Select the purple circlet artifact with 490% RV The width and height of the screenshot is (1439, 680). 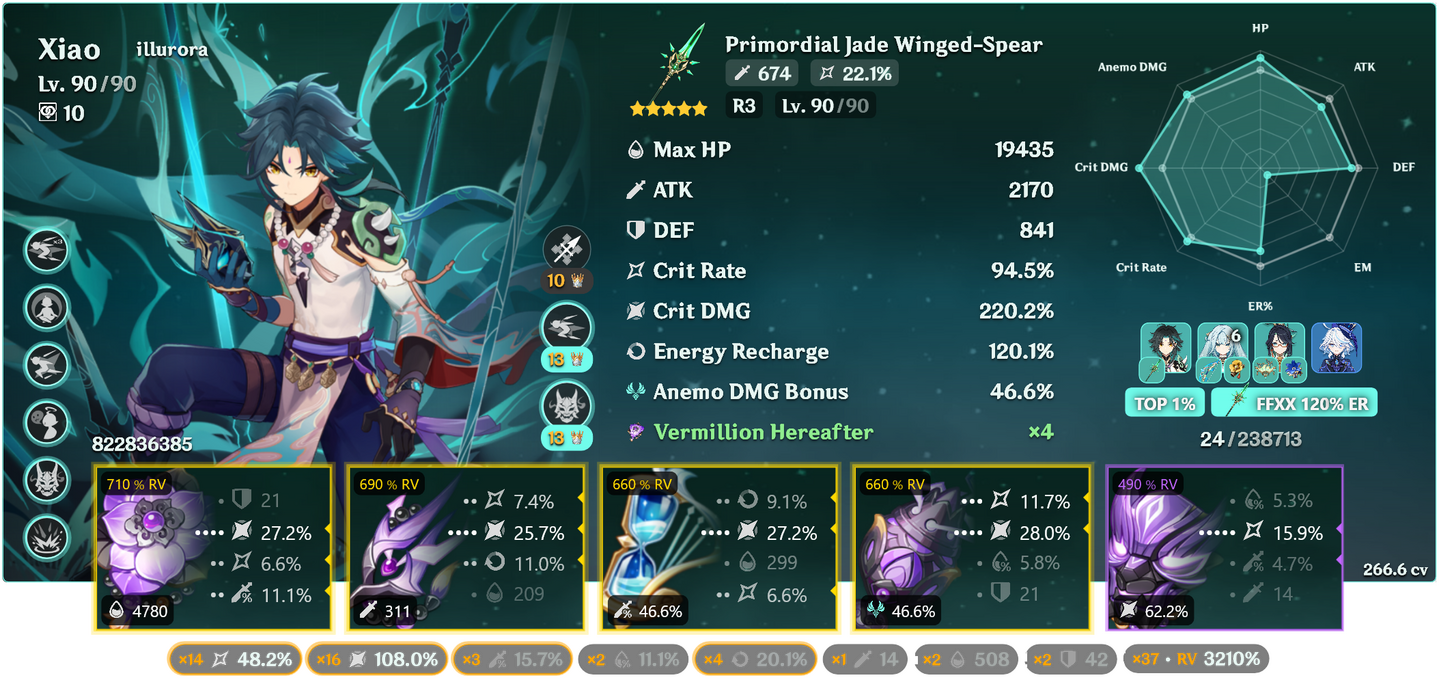[1222, 548]
